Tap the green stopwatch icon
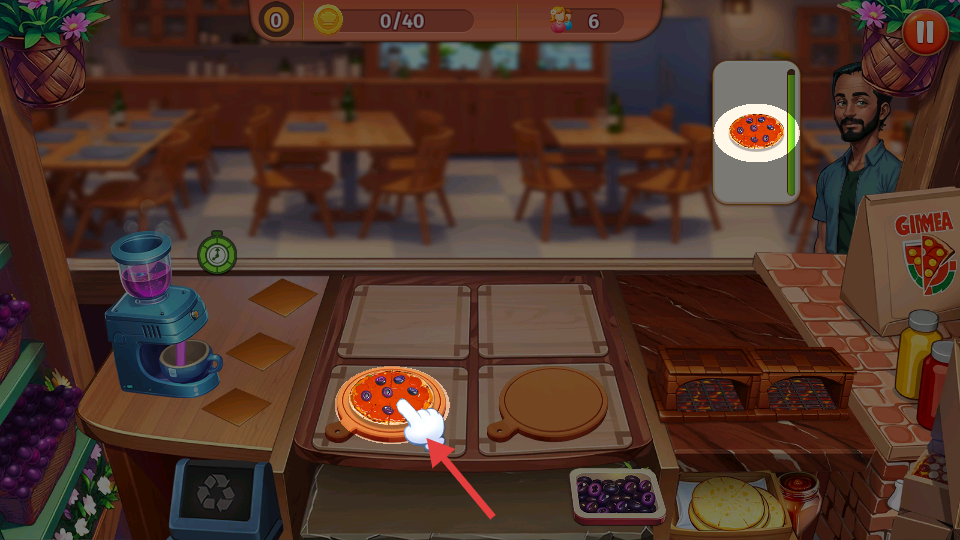 [216, 254]
